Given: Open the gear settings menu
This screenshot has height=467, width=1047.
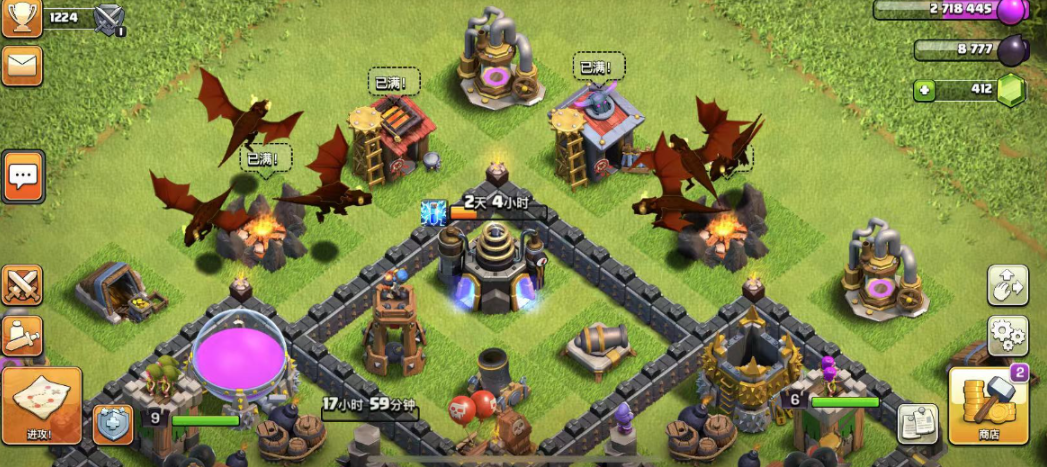Looking at the screenshot, I should pos(1007,335).
